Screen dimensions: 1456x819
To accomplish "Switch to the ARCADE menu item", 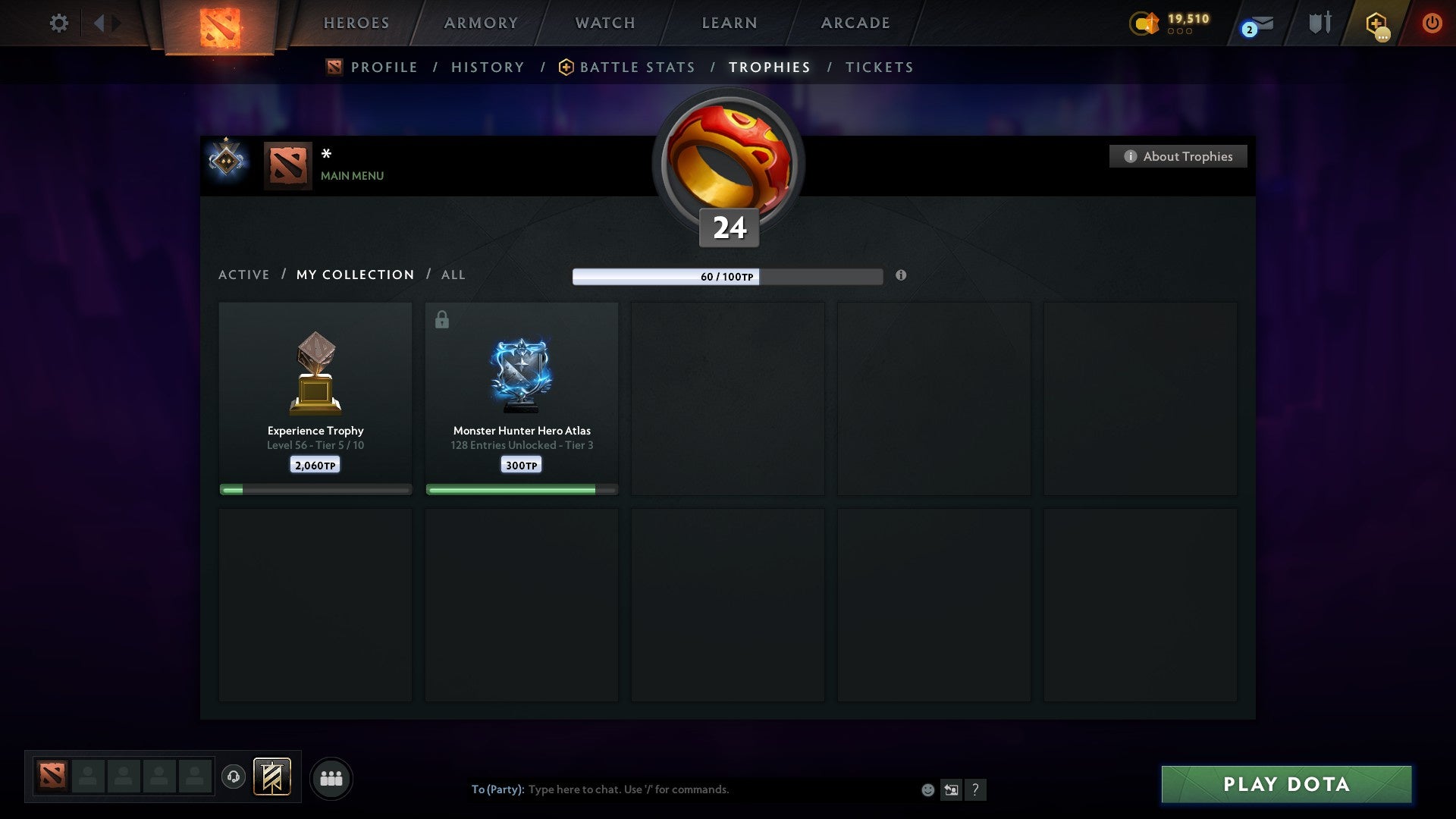I will [854, 23].
